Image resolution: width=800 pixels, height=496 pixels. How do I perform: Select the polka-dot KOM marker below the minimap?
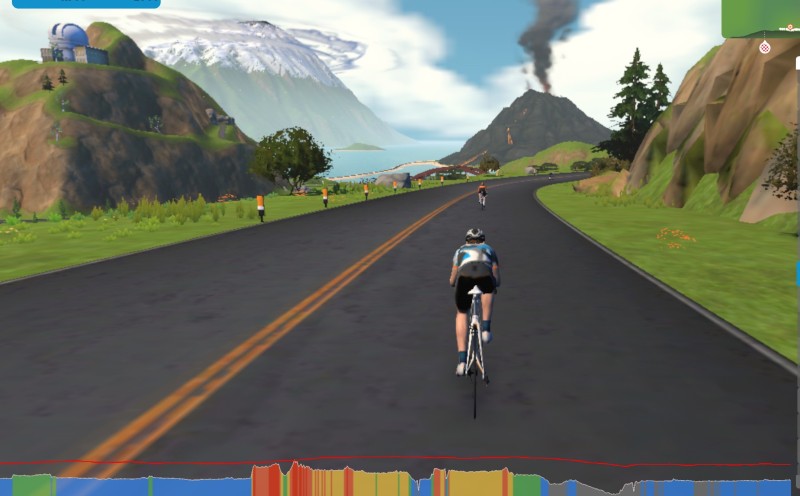pos(765,47)
